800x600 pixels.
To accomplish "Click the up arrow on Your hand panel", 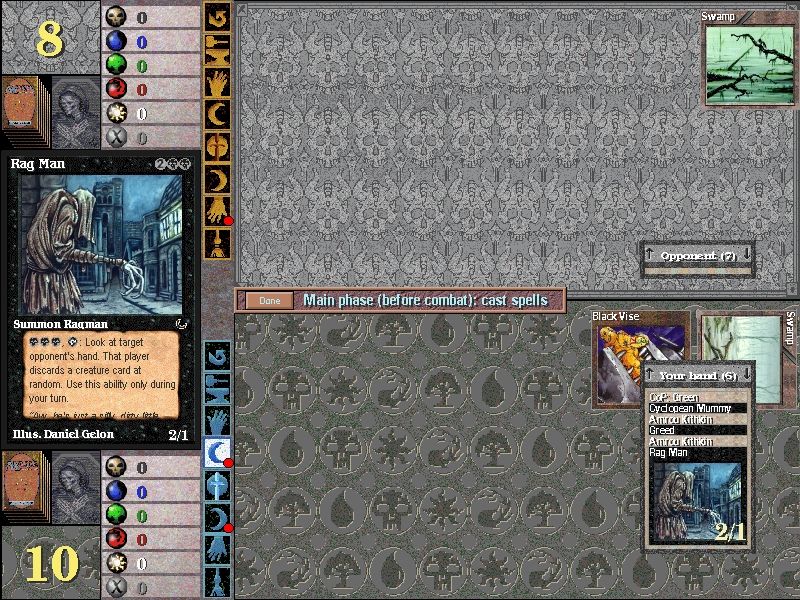I will tap(650, 375).
